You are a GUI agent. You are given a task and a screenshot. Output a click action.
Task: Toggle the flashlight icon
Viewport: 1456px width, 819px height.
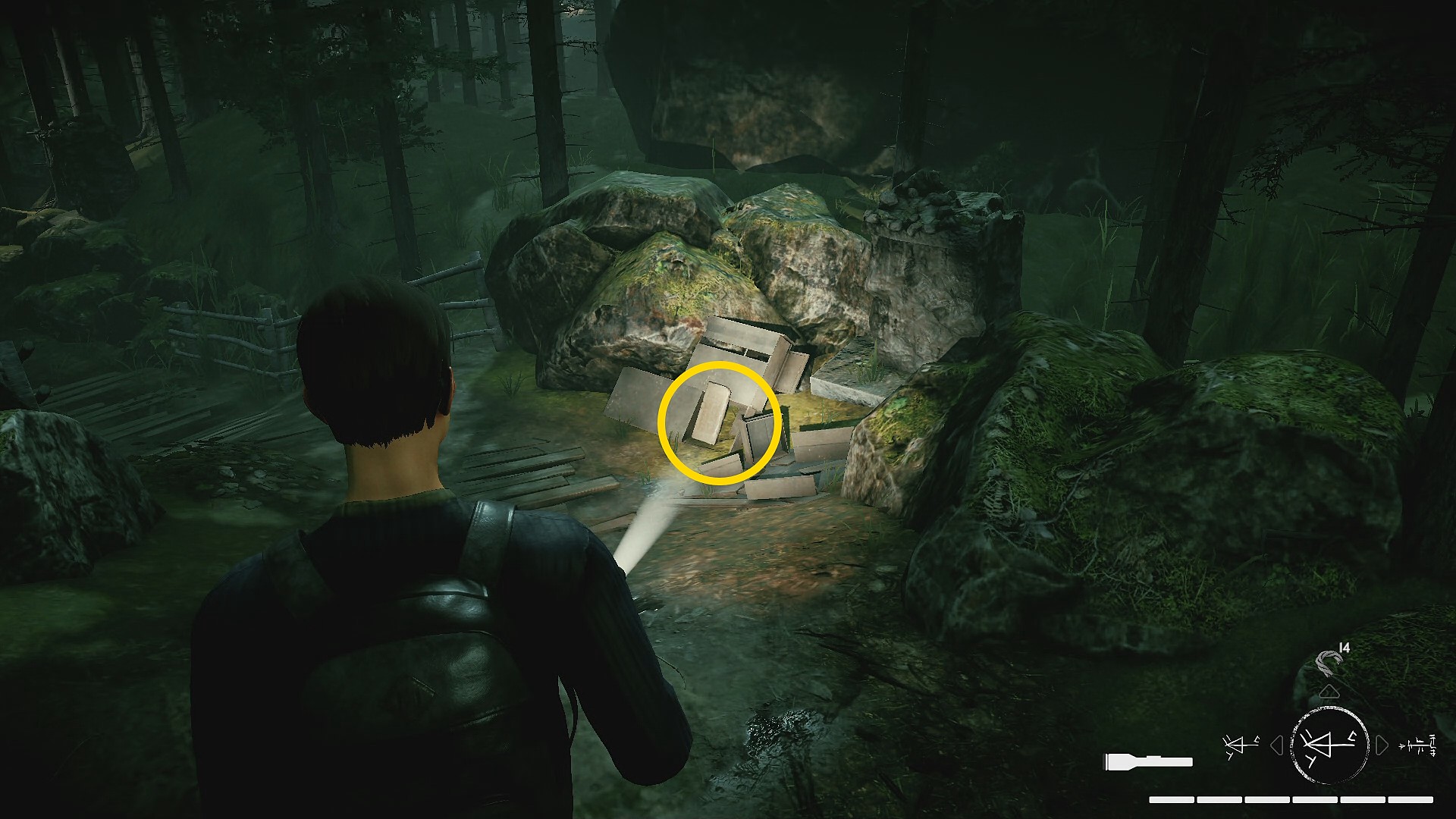1148,761
